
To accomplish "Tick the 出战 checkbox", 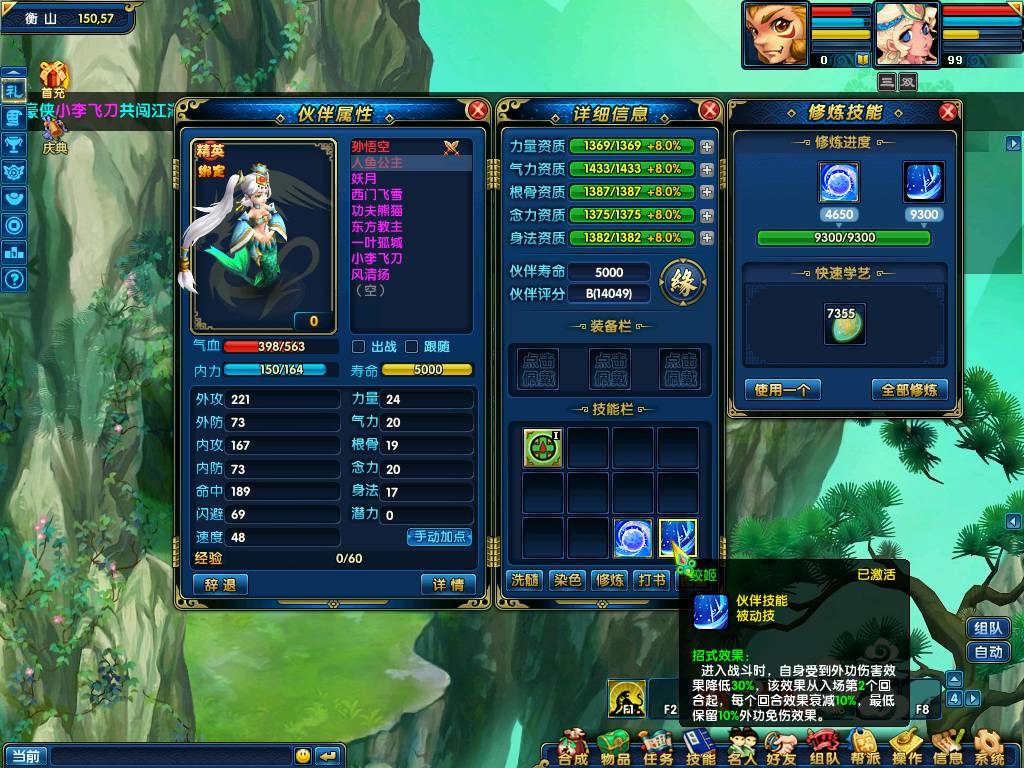I will pos(359,347).
